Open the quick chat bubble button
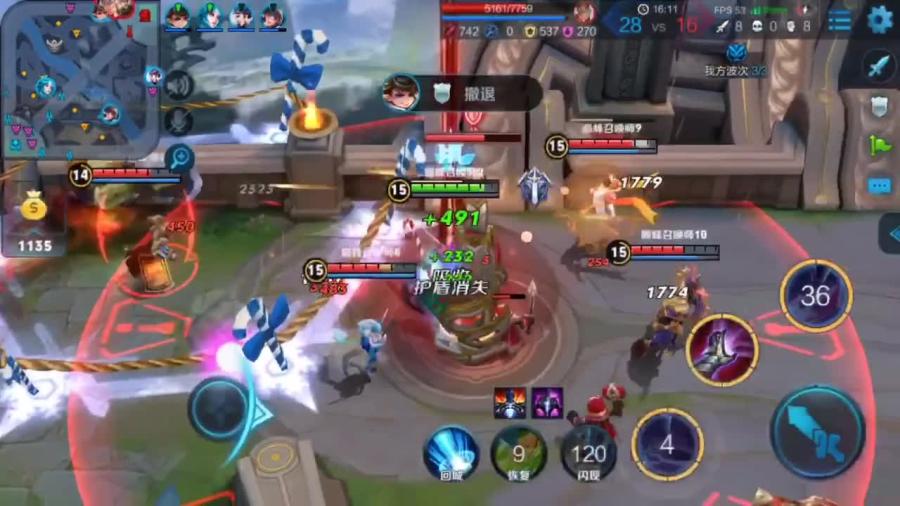The height and width of the screenshot is (506, 900). 878,185
